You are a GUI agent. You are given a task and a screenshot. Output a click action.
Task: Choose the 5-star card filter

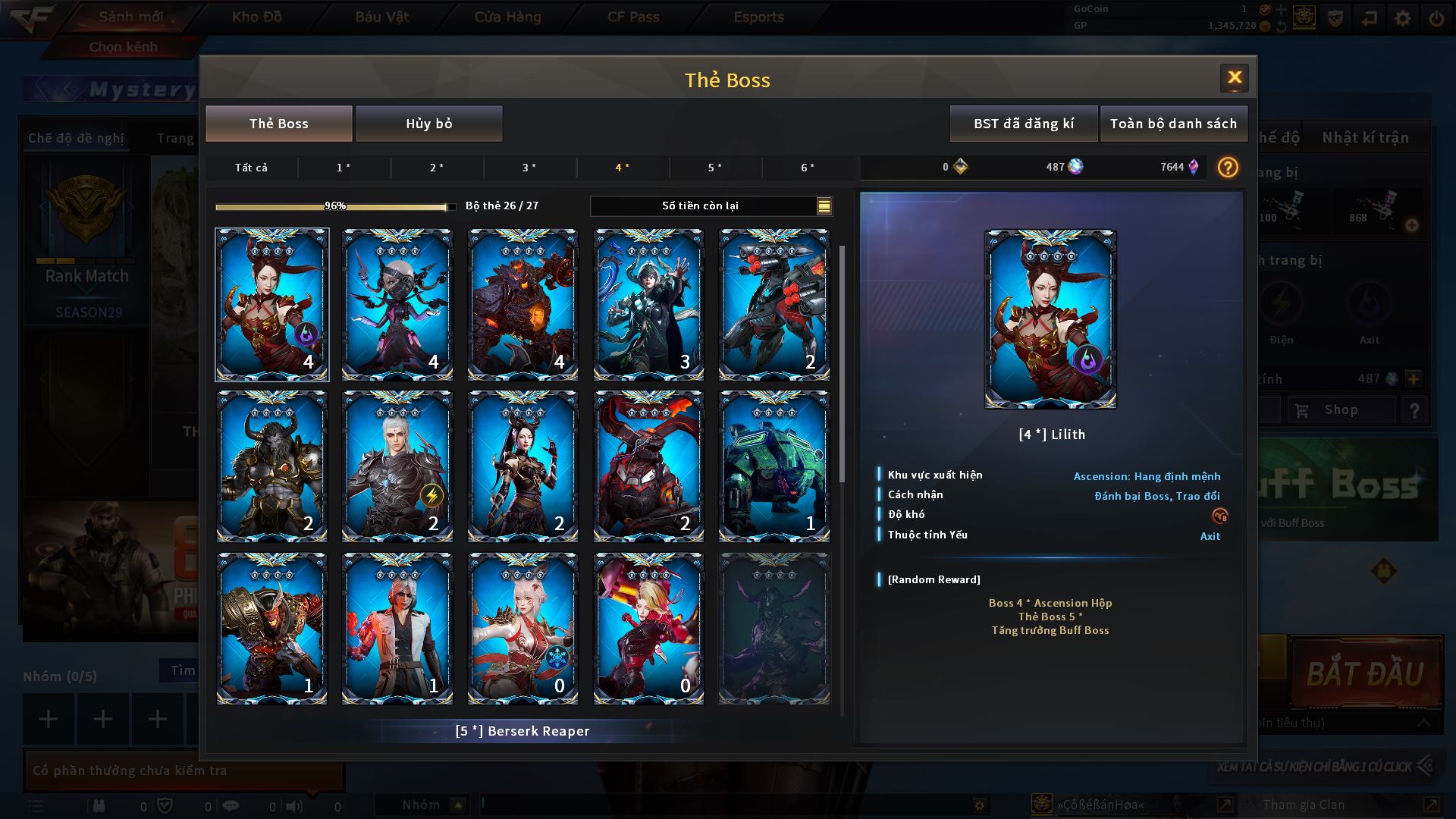click(x=714, y=168)
